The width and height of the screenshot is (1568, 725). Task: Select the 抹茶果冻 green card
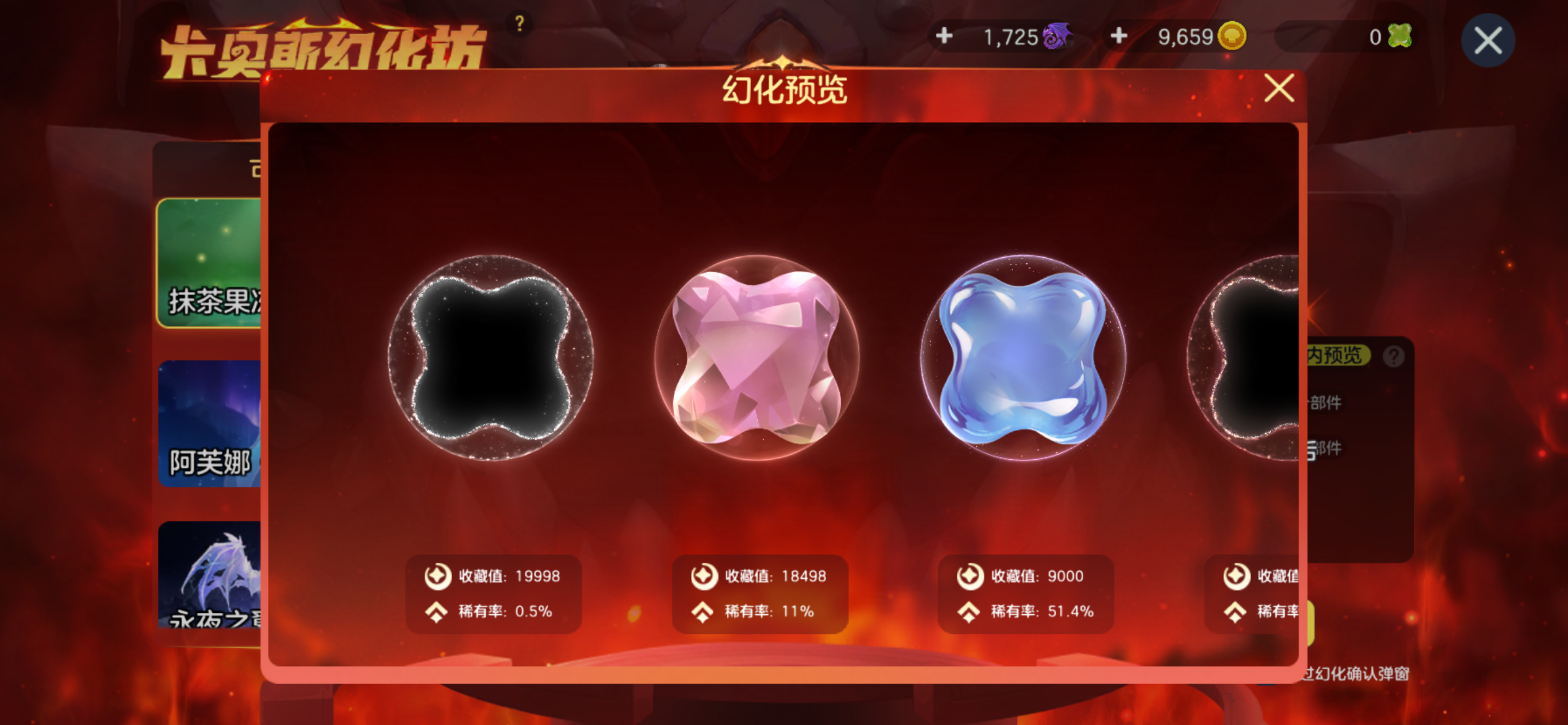209,262
